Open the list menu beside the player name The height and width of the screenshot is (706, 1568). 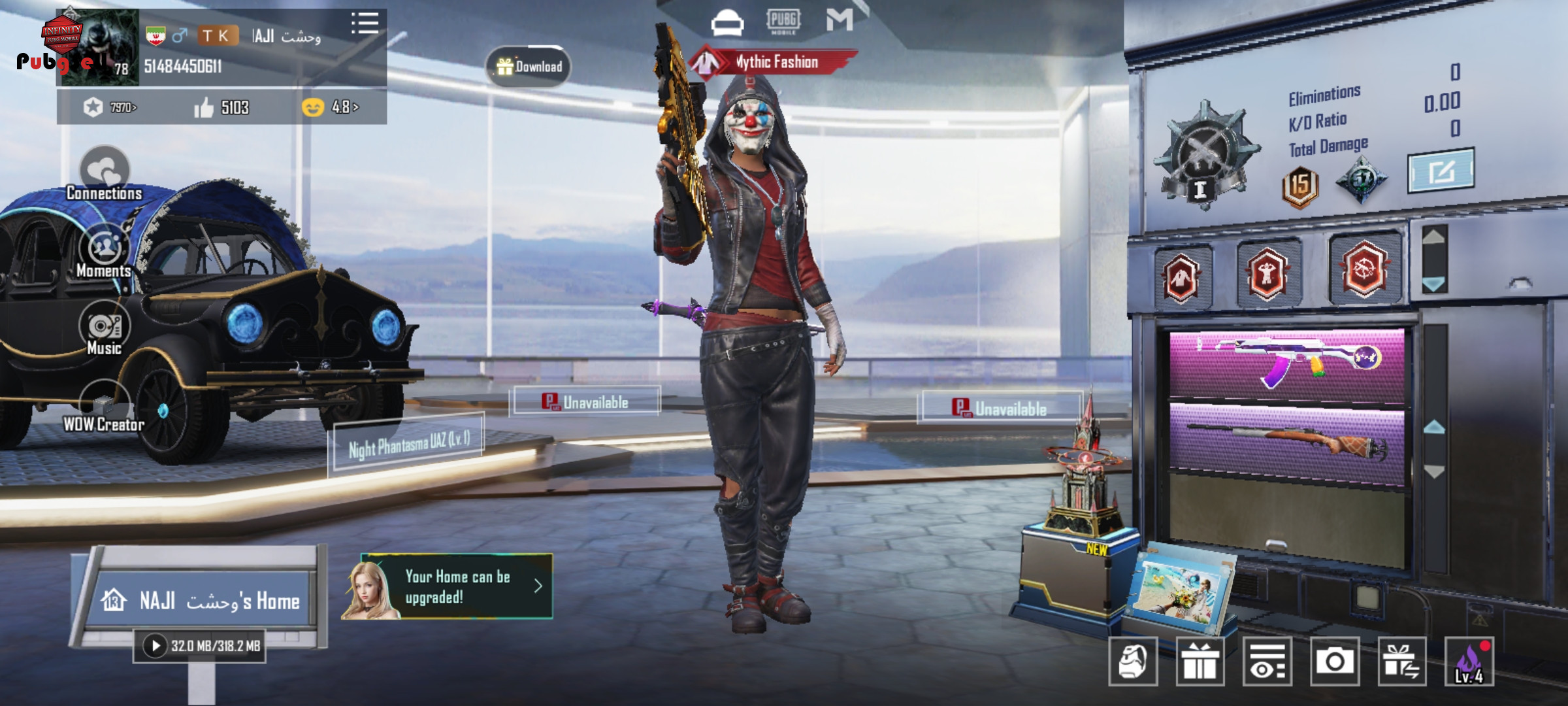pyautogui.click(x=365, y=23)
